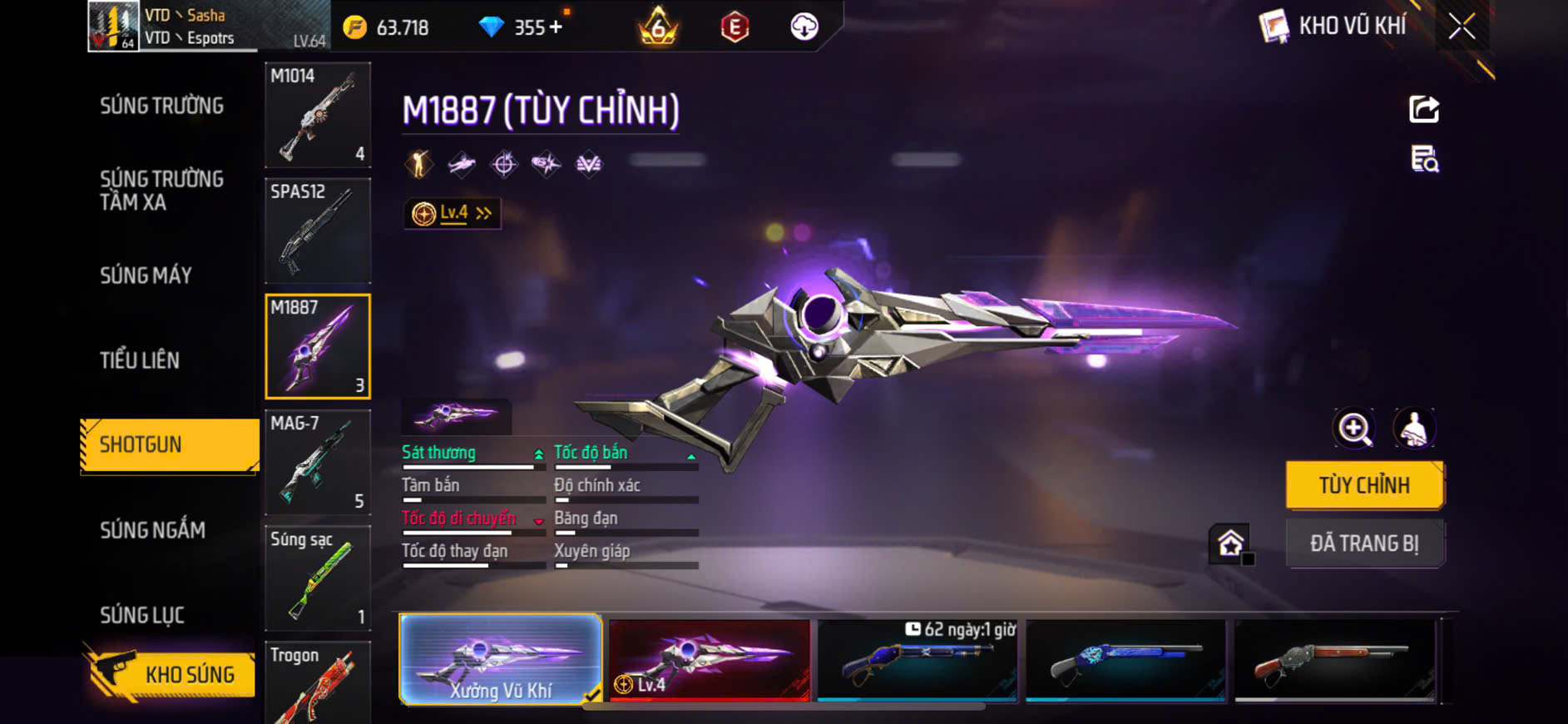
Task: Open the Súng Trường category
Action: (161, 106)
